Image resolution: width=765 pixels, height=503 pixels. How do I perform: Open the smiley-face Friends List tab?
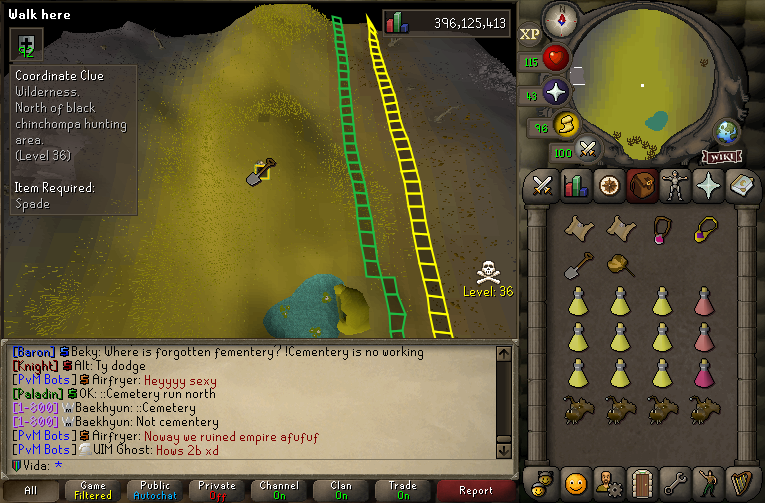575,482
